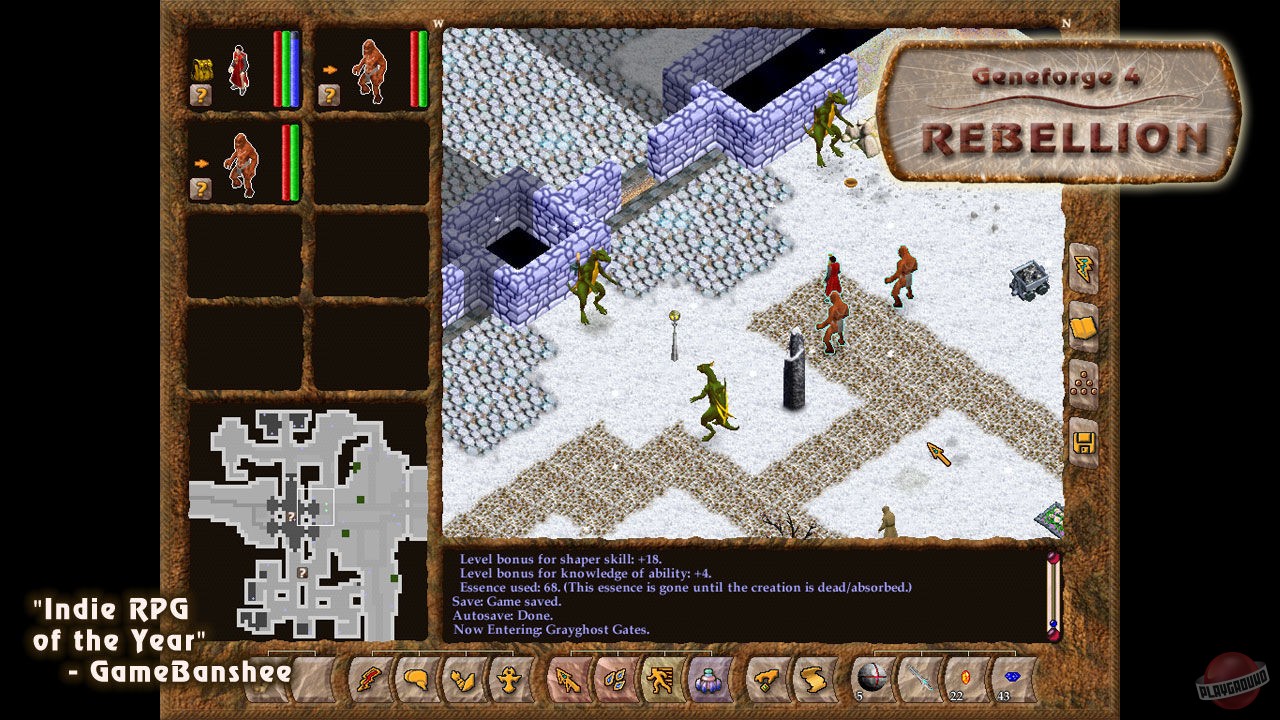Click the running figure combat icon on the bottom toolbar
The height and width of the screenshot is (720, 1280).
tap(659, 680)
